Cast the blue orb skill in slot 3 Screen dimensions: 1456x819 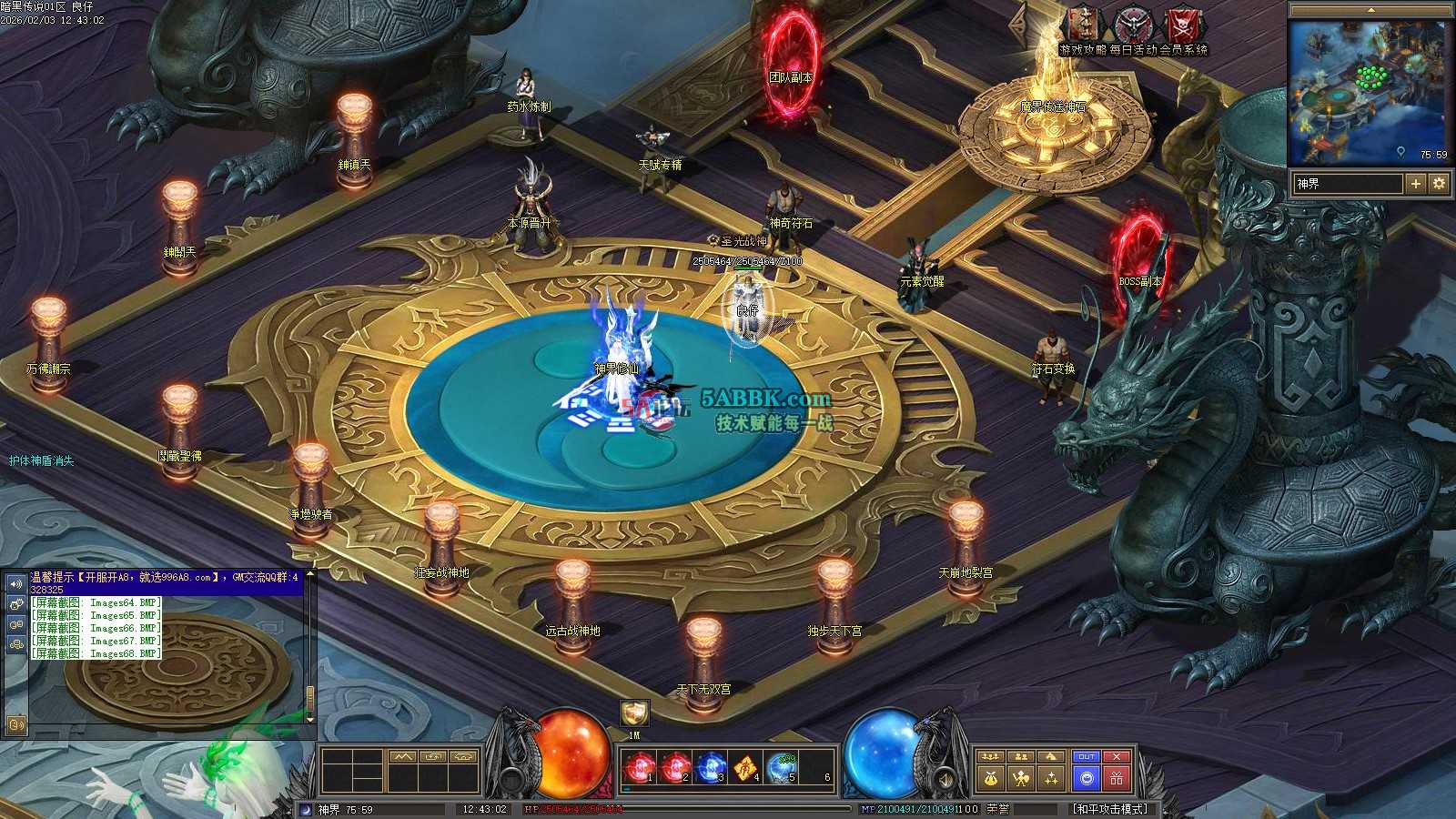[710, 769]
